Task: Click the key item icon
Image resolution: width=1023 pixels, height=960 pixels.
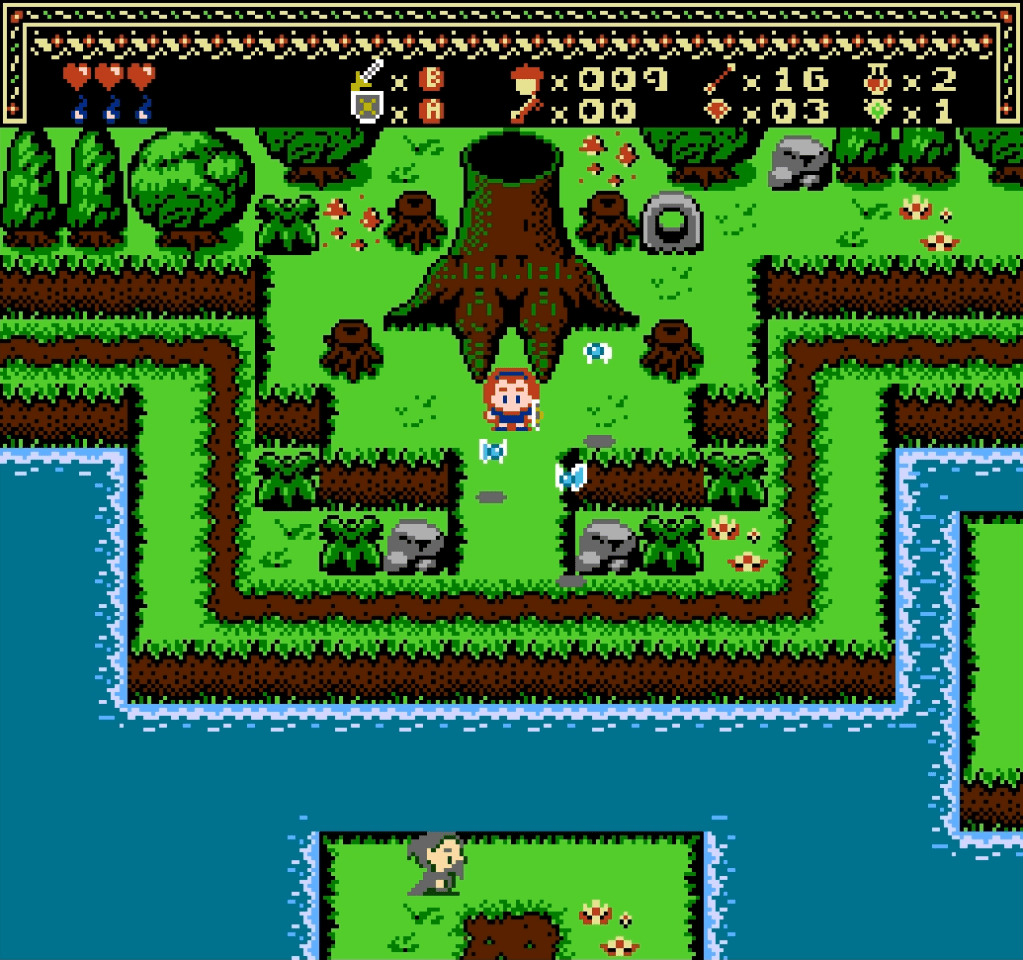Action: point(524,109)
